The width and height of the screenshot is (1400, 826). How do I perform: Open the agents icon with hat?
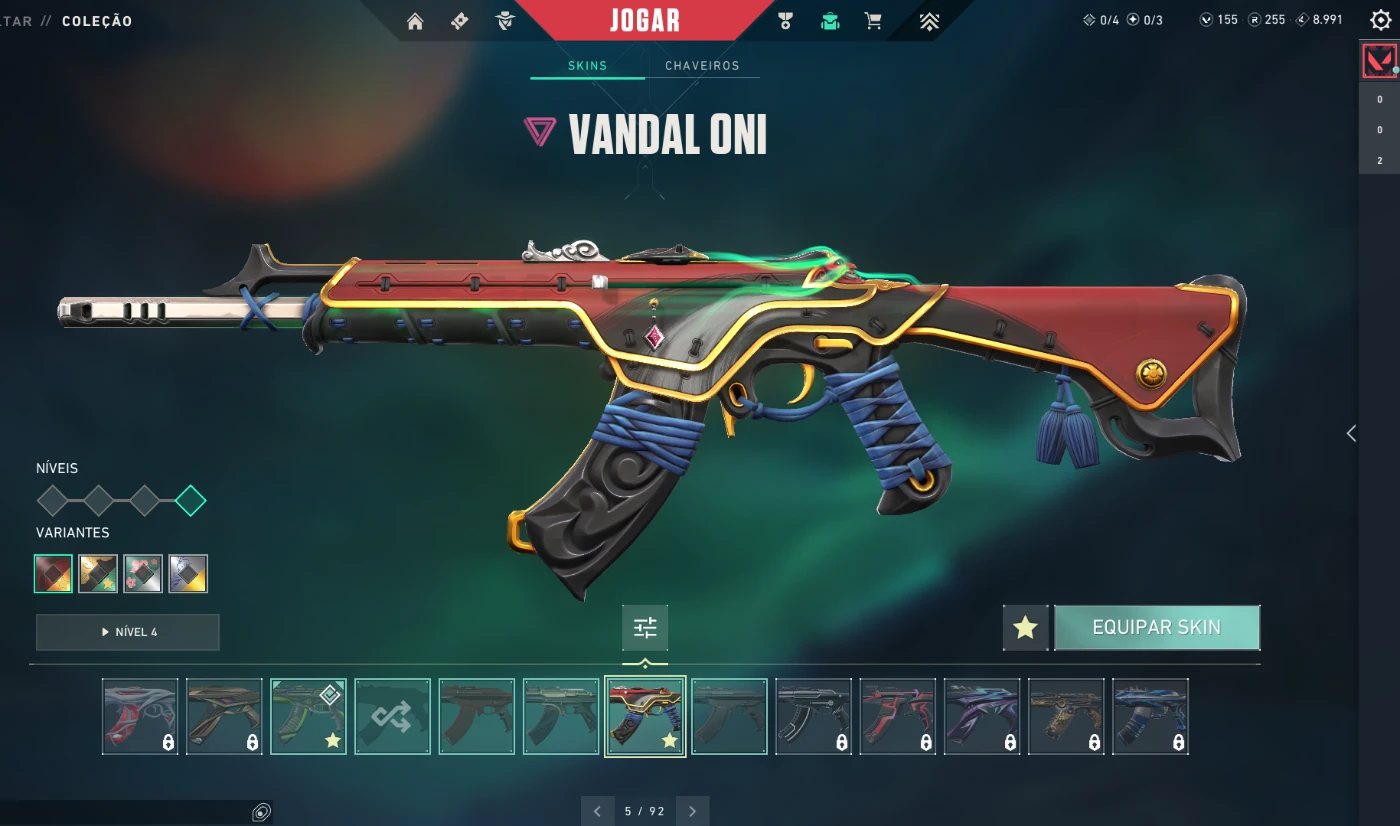coord(505,21)
